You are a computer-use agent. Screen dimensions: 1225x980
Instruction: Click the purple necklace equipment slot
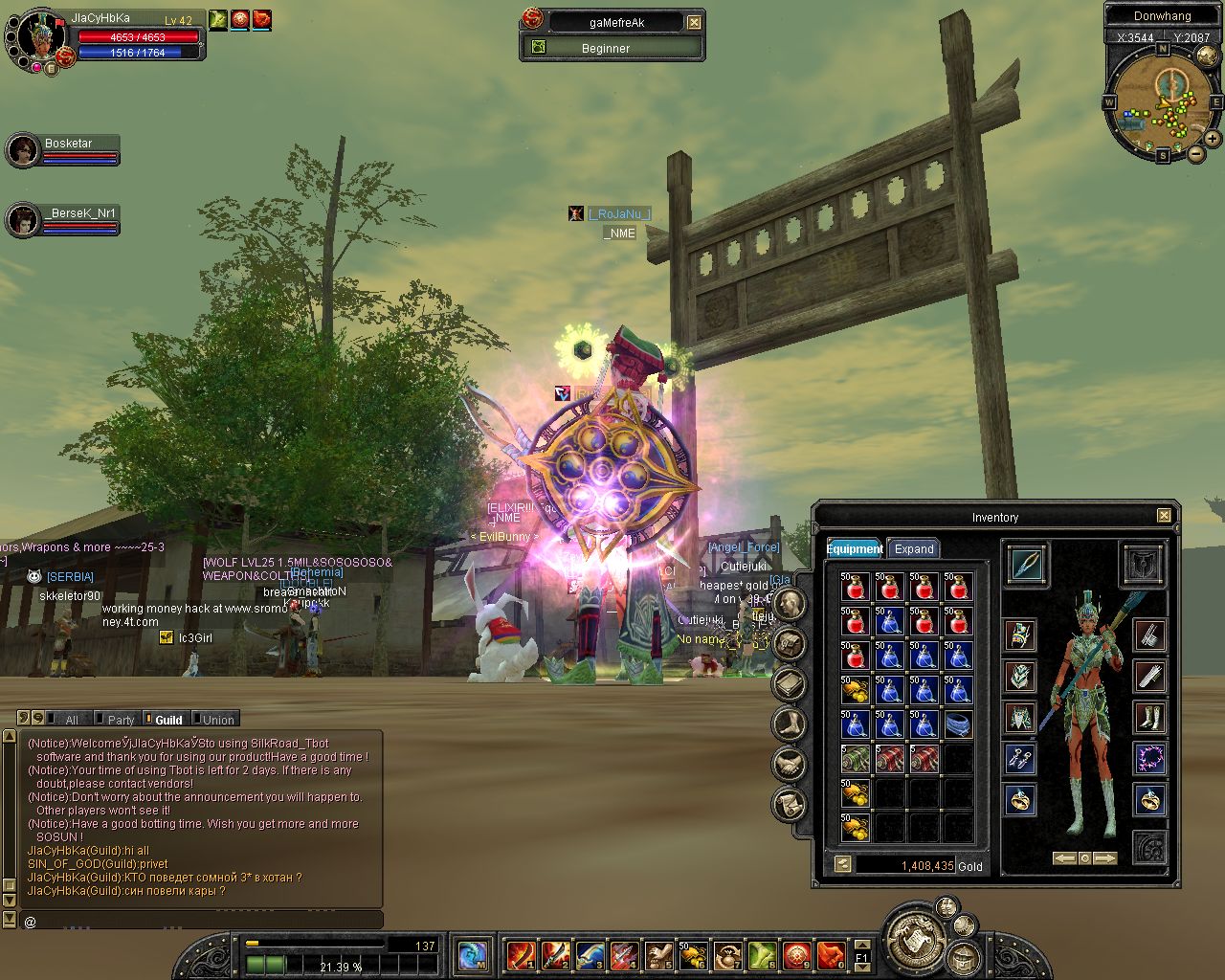tap(1149, 759)
